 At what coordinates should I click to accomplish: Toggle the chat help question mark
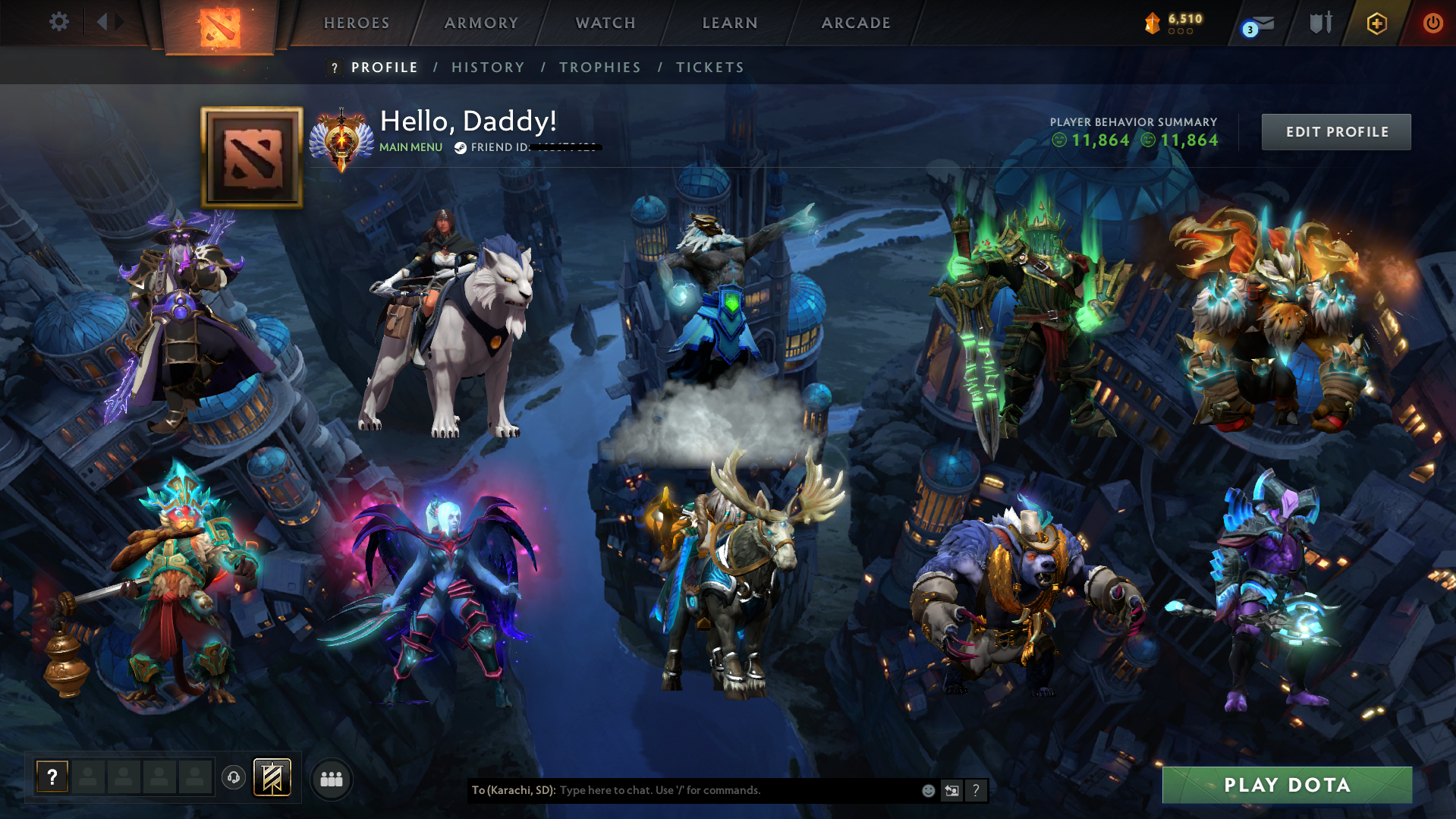point(976,790)
